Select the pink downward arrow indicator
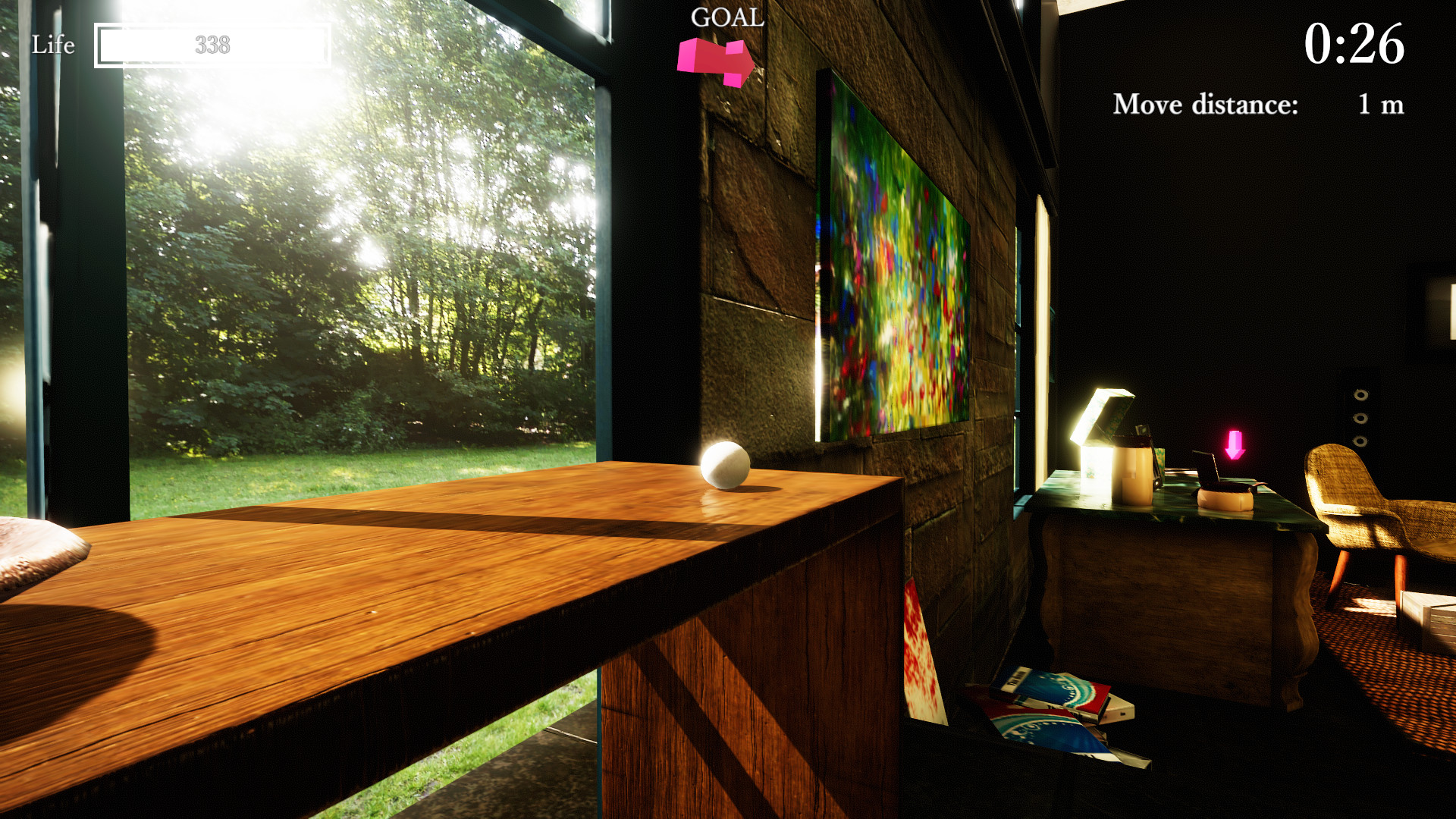This screenshot has width=1456, height=819. click(x=1235, y=444)
